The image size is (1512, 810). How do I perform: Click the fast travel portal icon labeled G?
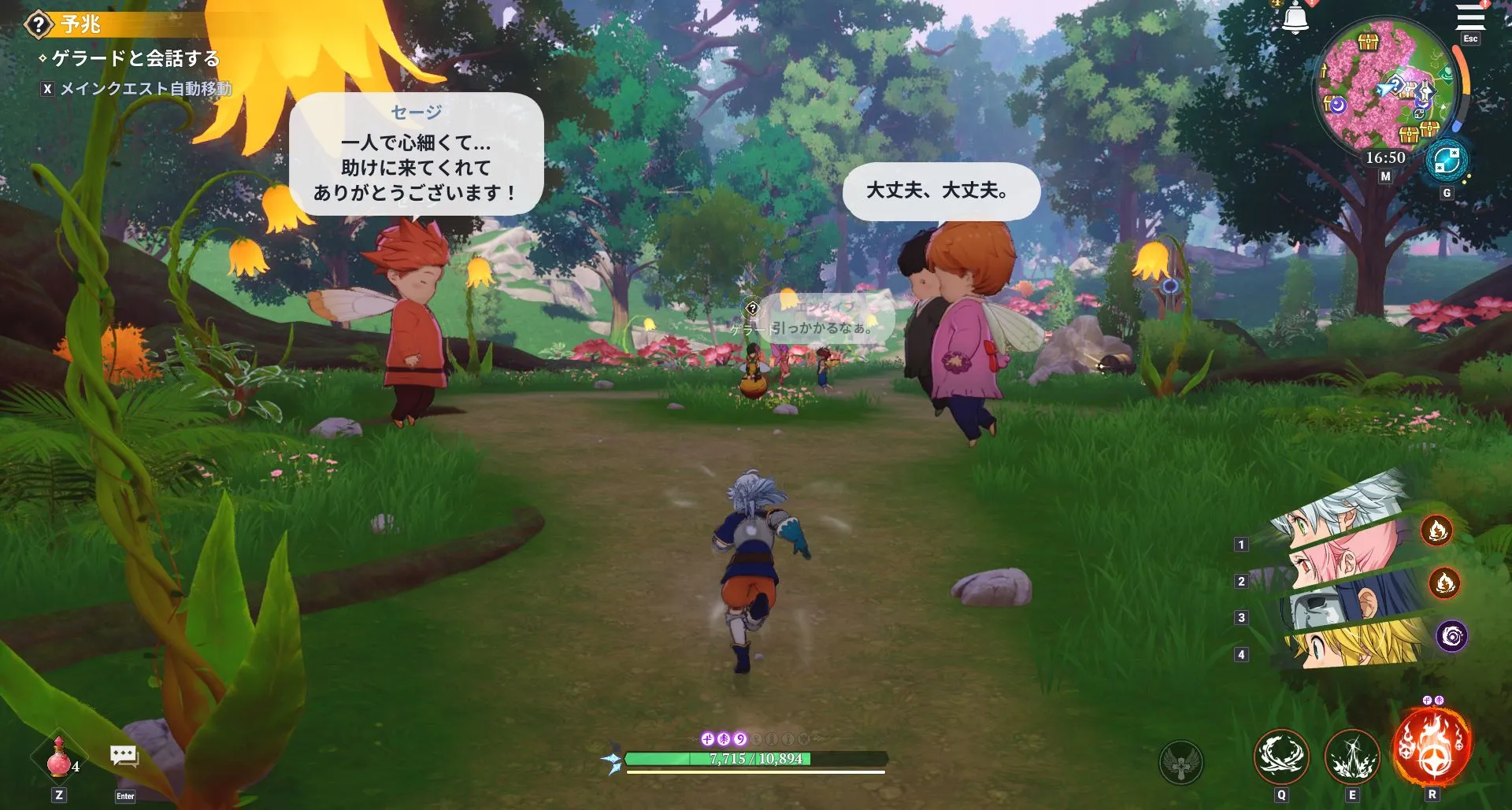[1447, 160]
